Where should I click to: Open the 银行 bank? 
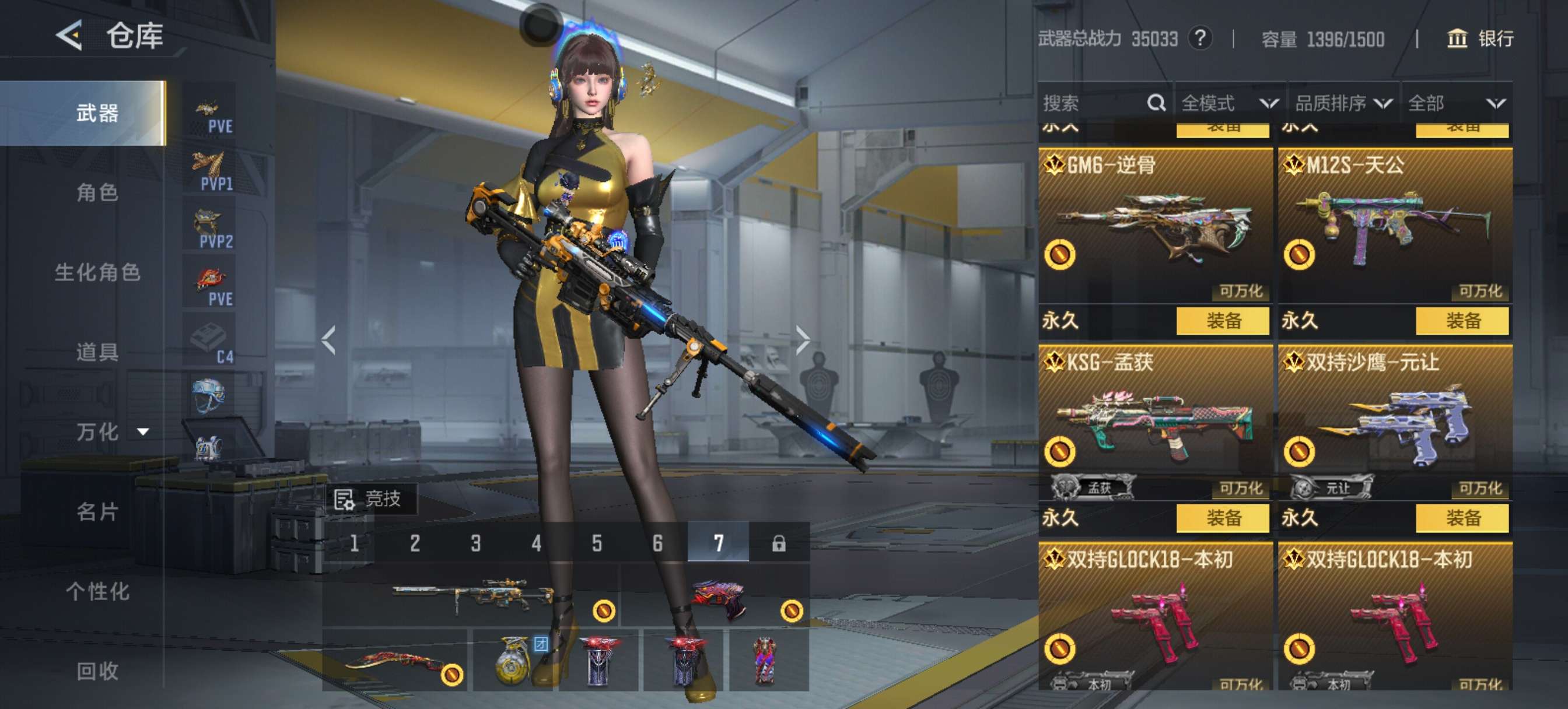(x=1480, y=39)
